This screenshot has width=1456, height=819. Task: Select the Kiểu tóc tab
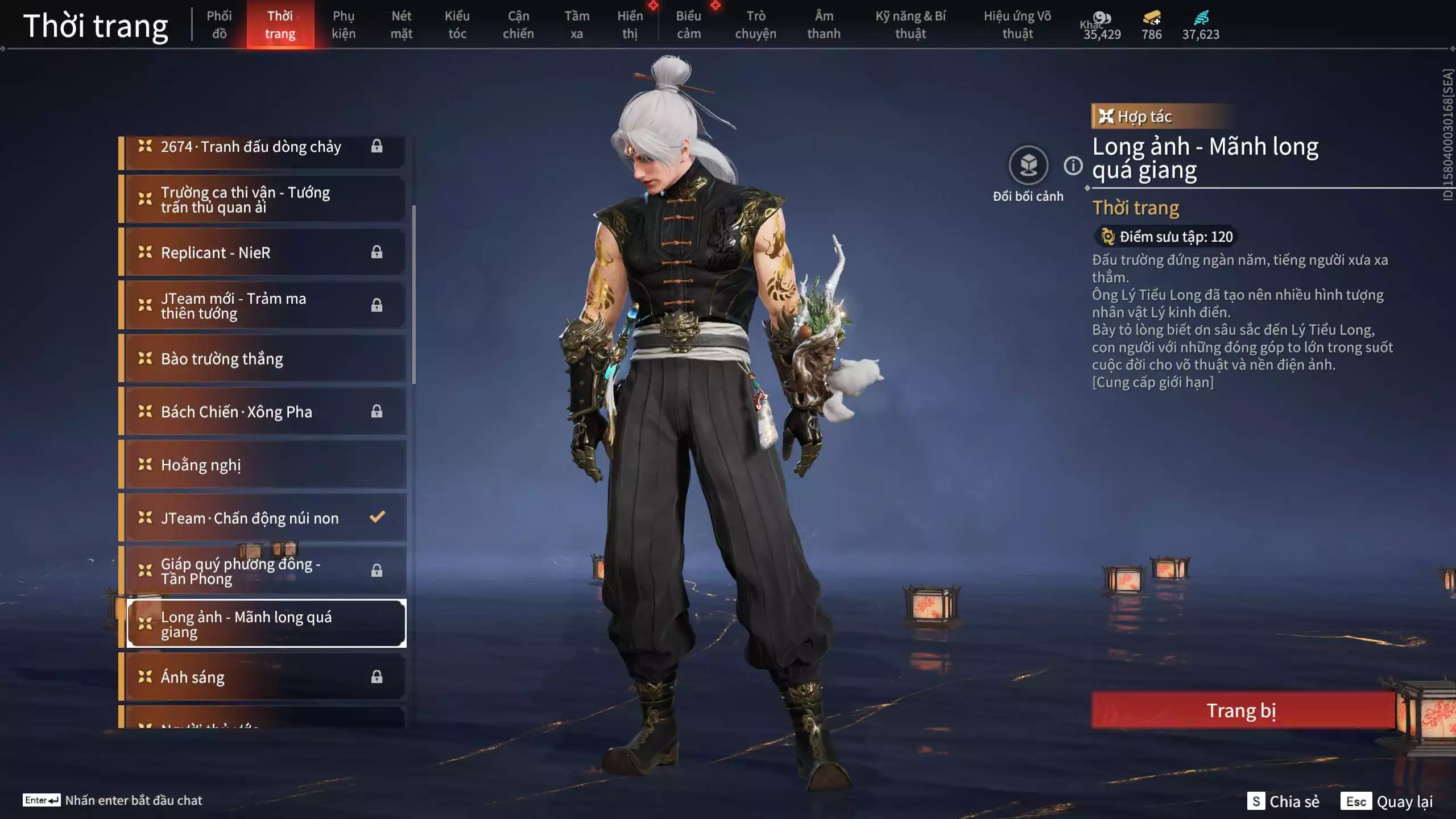(457, 24)
